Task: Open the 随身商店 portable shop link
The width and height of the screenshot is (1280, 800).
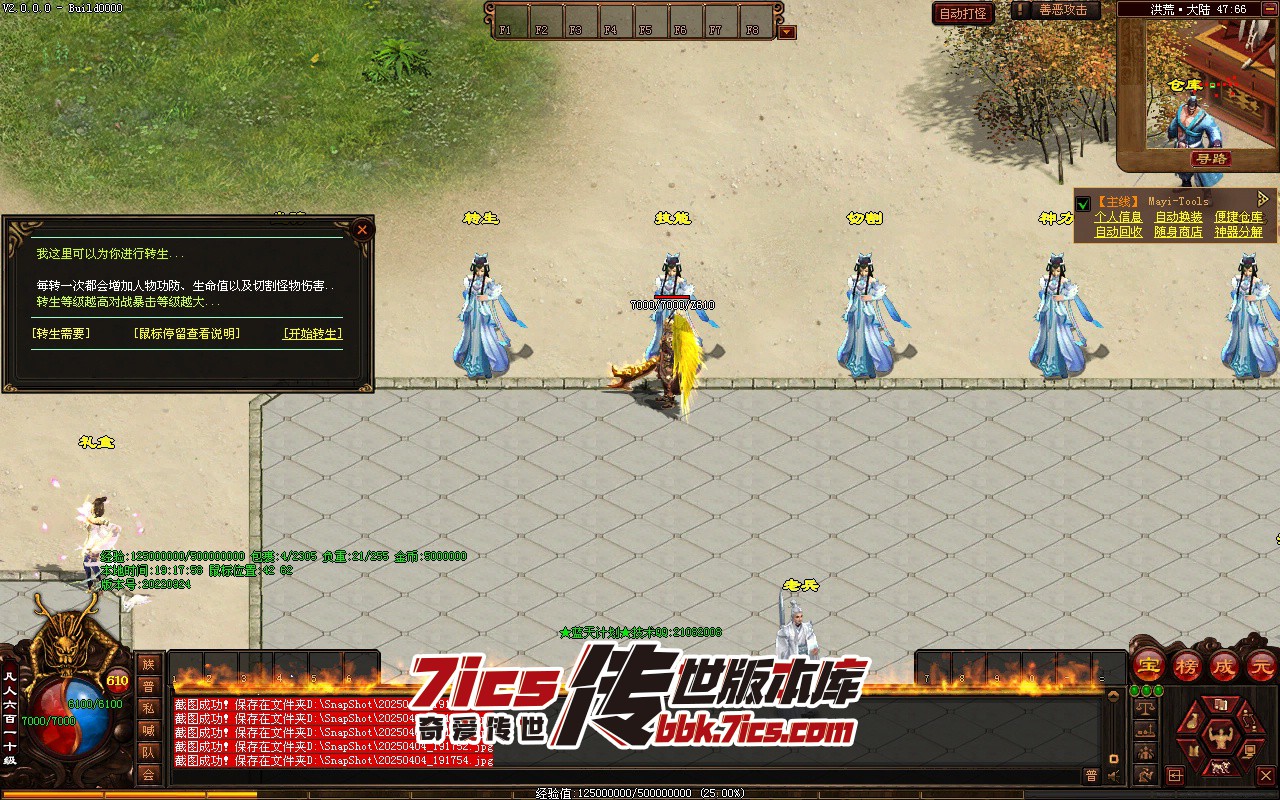Action: [x=1179, y=232]
